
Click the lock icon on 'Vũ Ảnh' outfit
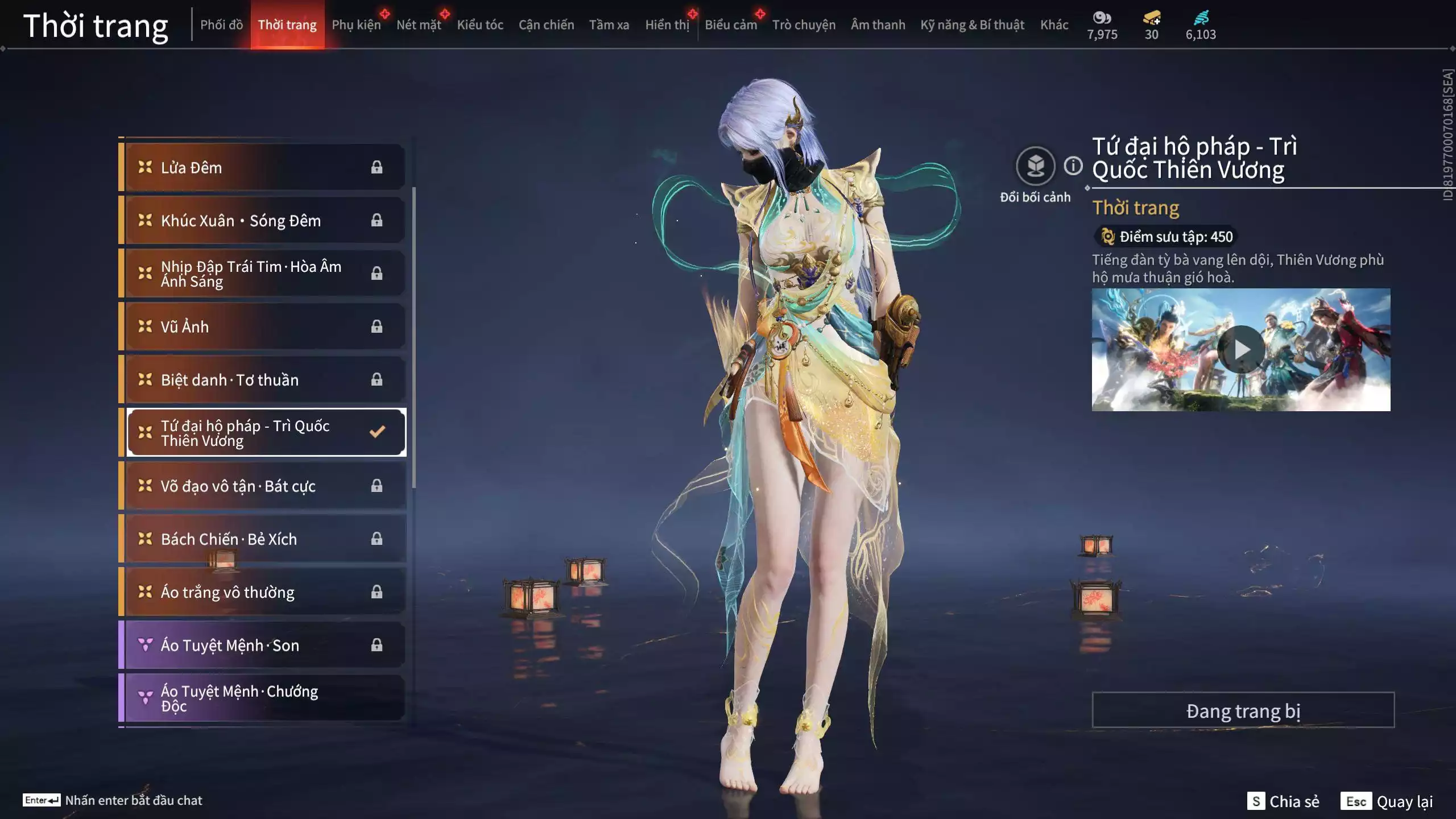(x=375, y=326)
